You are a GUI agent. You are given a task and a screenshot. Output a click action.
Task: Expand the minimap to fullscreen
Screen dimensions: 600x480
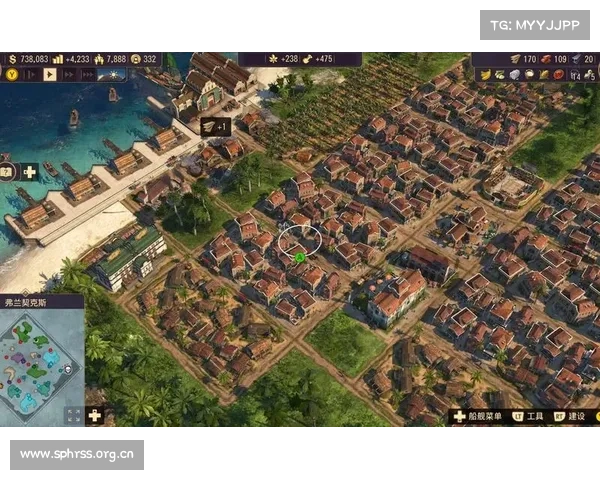73,415
